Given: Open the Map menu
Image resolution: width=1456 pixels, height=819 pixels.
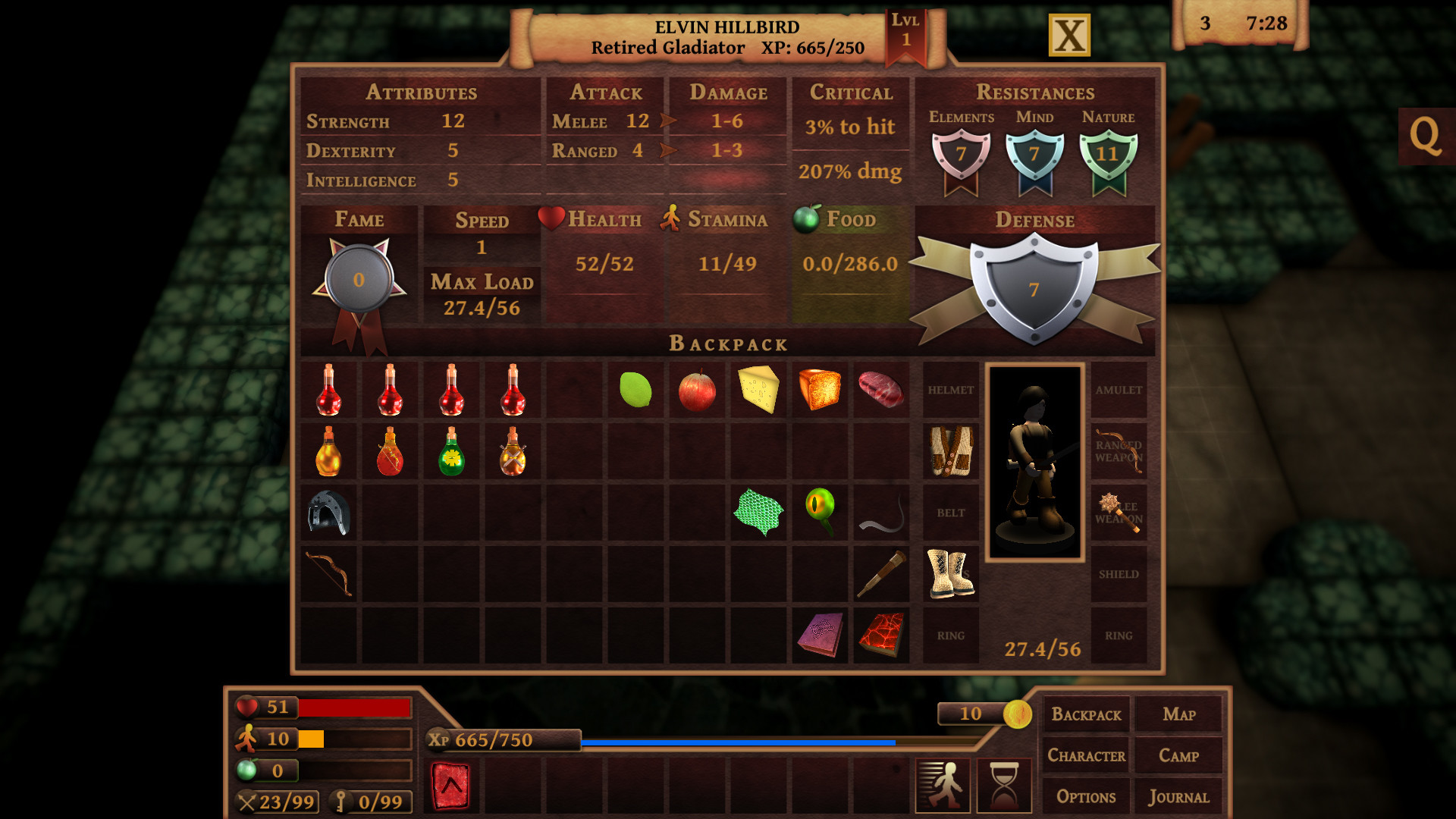Looking at the screenshot, I should tap(1178, 714).
